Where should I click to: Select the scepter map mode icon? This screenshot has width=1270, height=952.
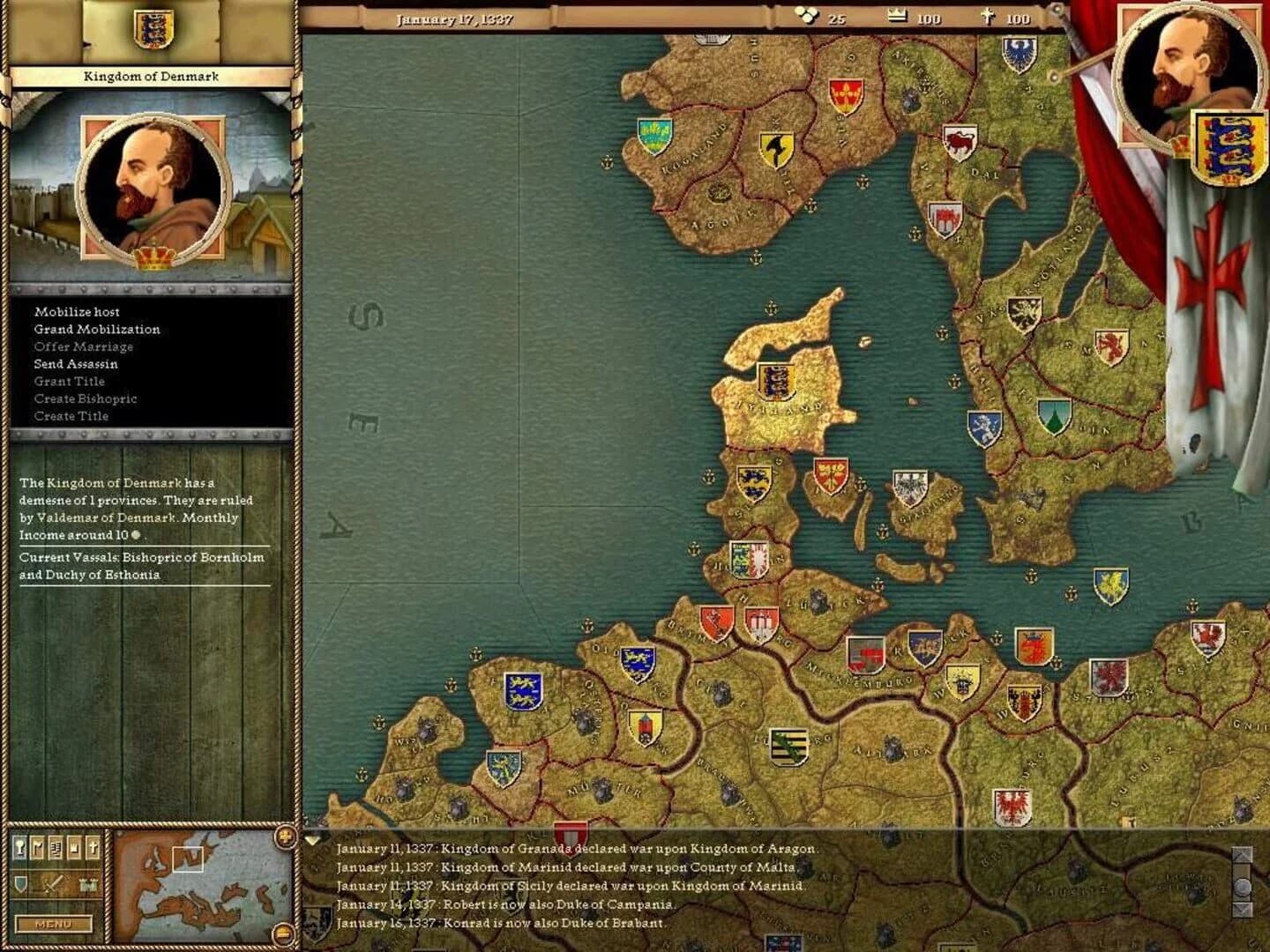pyautogui.click(x=20, y=849)
